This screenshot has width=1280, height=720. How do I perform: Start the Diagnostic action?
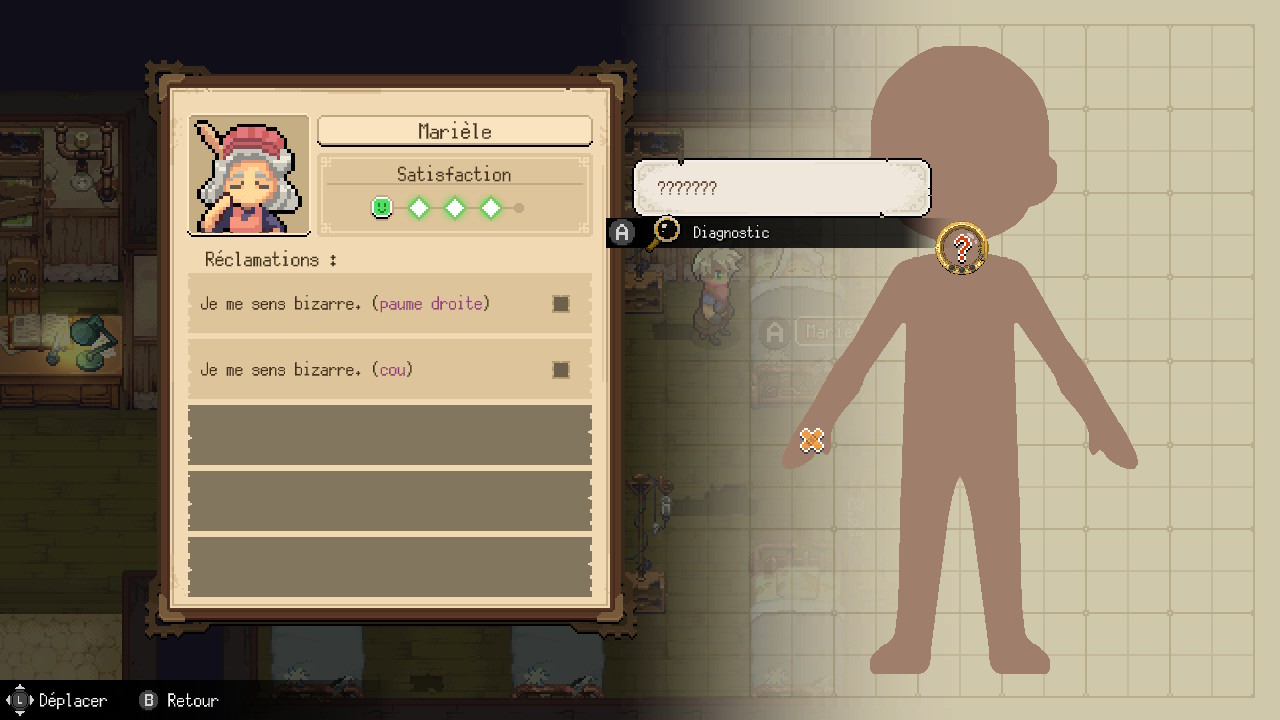(730, 233)
